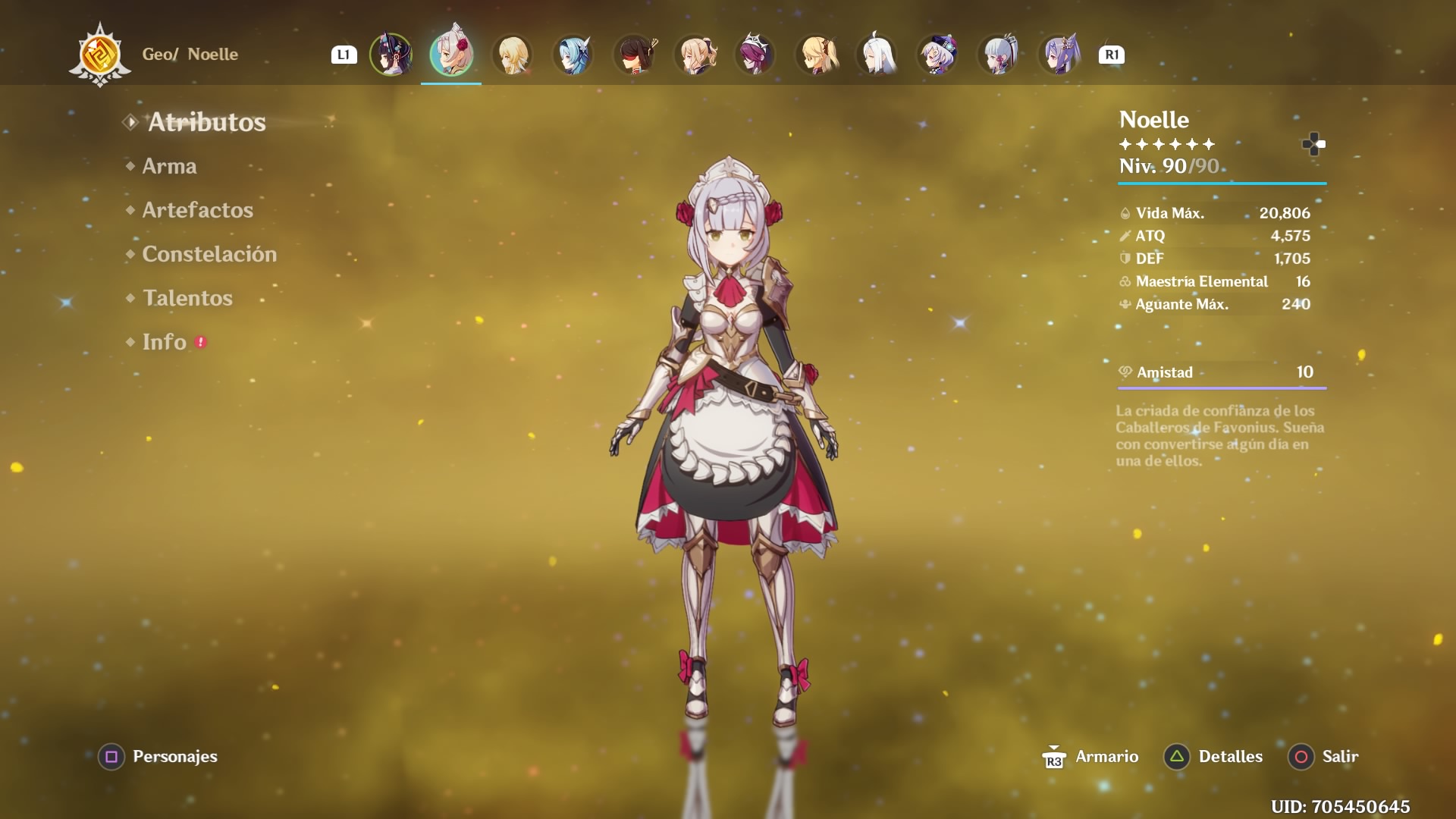Switch to Rosaria's portrait
Screen dimensions: 1456x819
click(755, 55)
